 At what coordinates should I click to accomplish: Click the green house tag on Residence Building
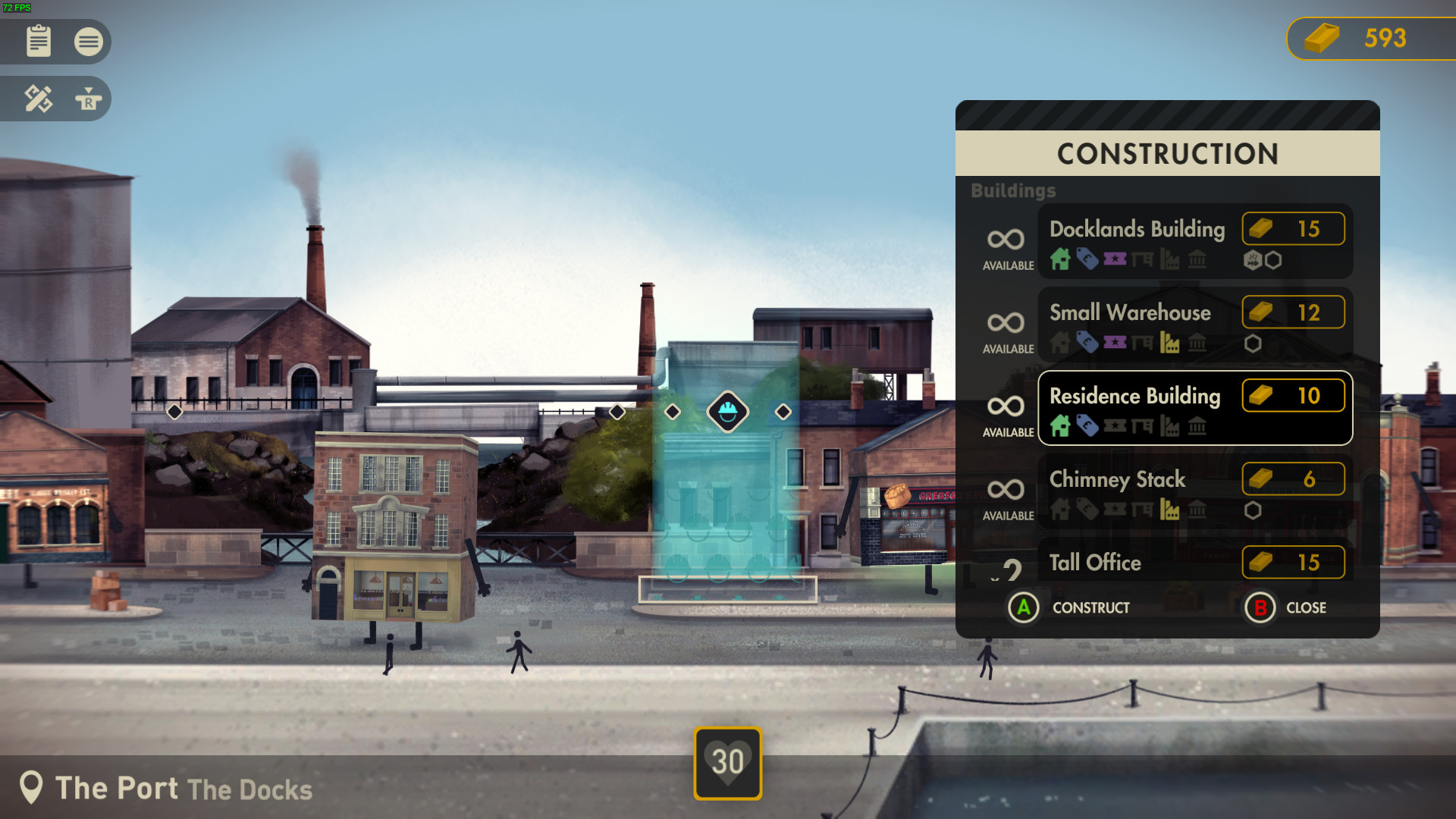(x=1060, y=426)
